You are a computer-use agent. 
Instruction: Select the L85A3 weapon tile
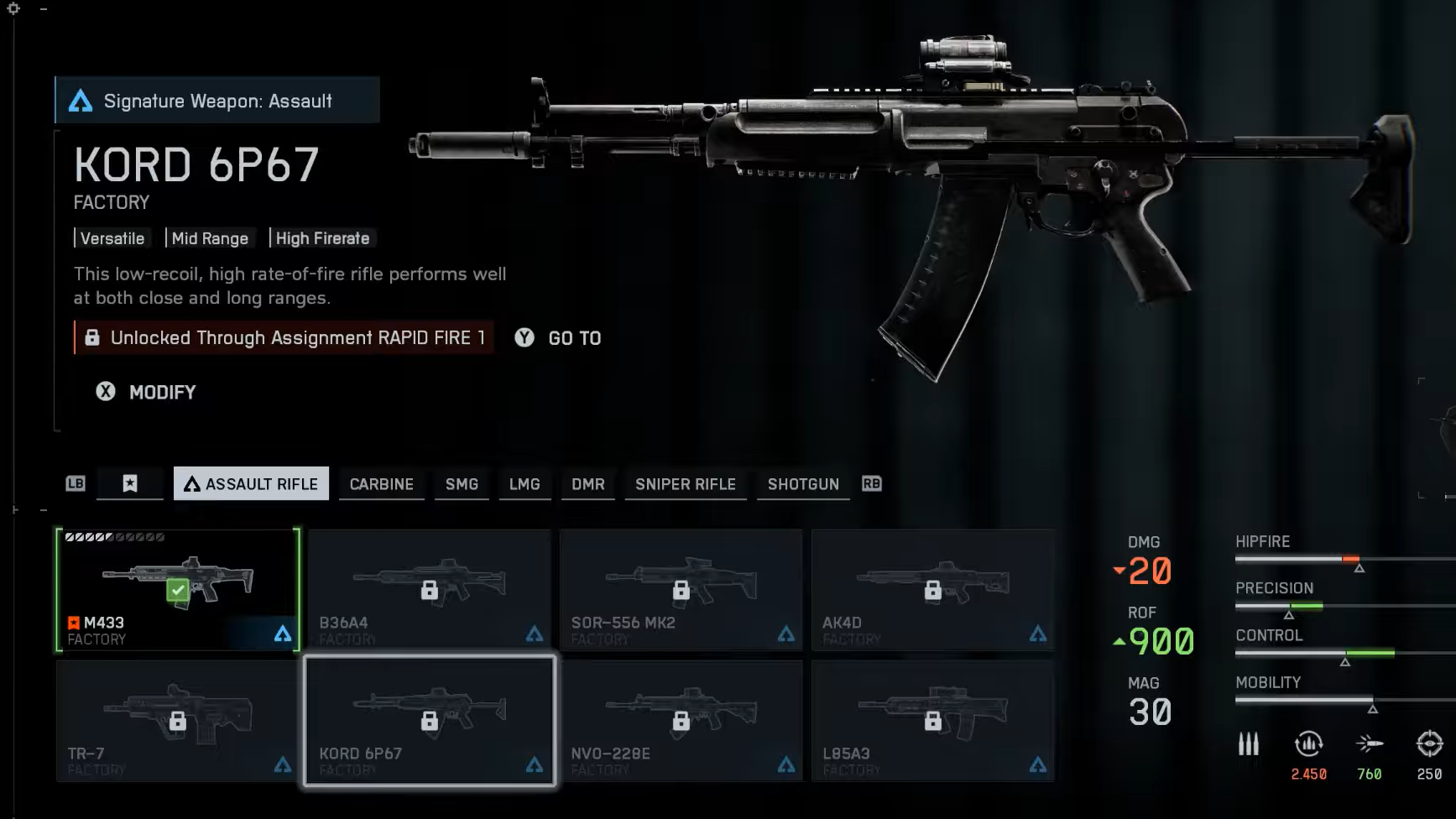(932, 721)
